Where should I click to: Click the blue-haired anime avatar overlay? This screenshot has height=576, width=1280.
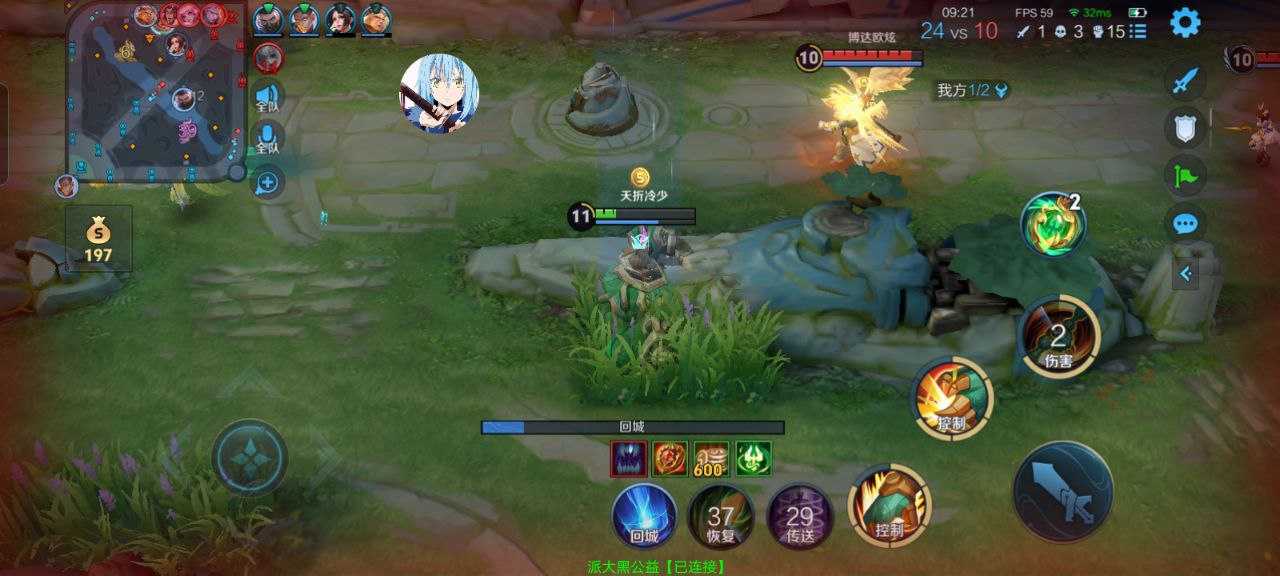(440, 93)
